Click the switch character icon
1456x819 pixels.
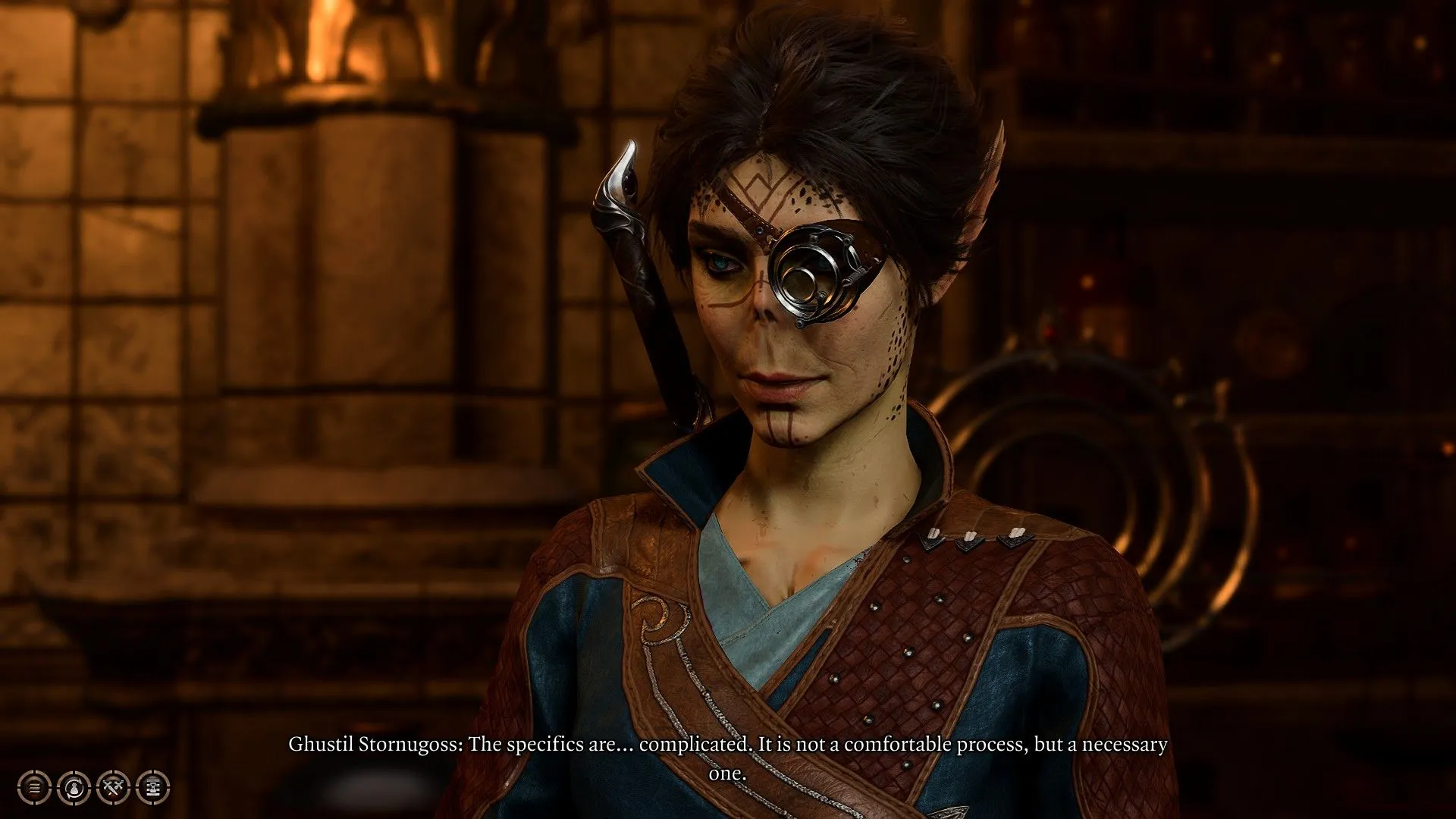[74, 788]
